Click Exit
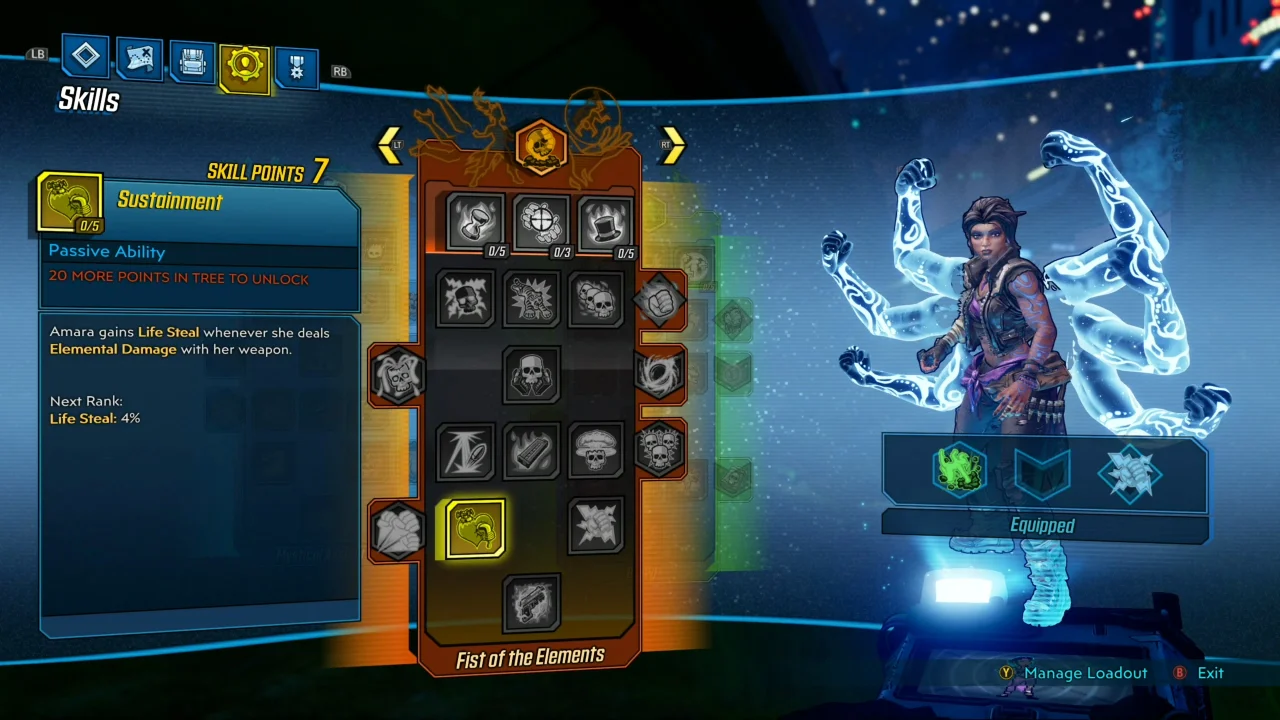This screenshot has width=1280, height=720. 1210,673
